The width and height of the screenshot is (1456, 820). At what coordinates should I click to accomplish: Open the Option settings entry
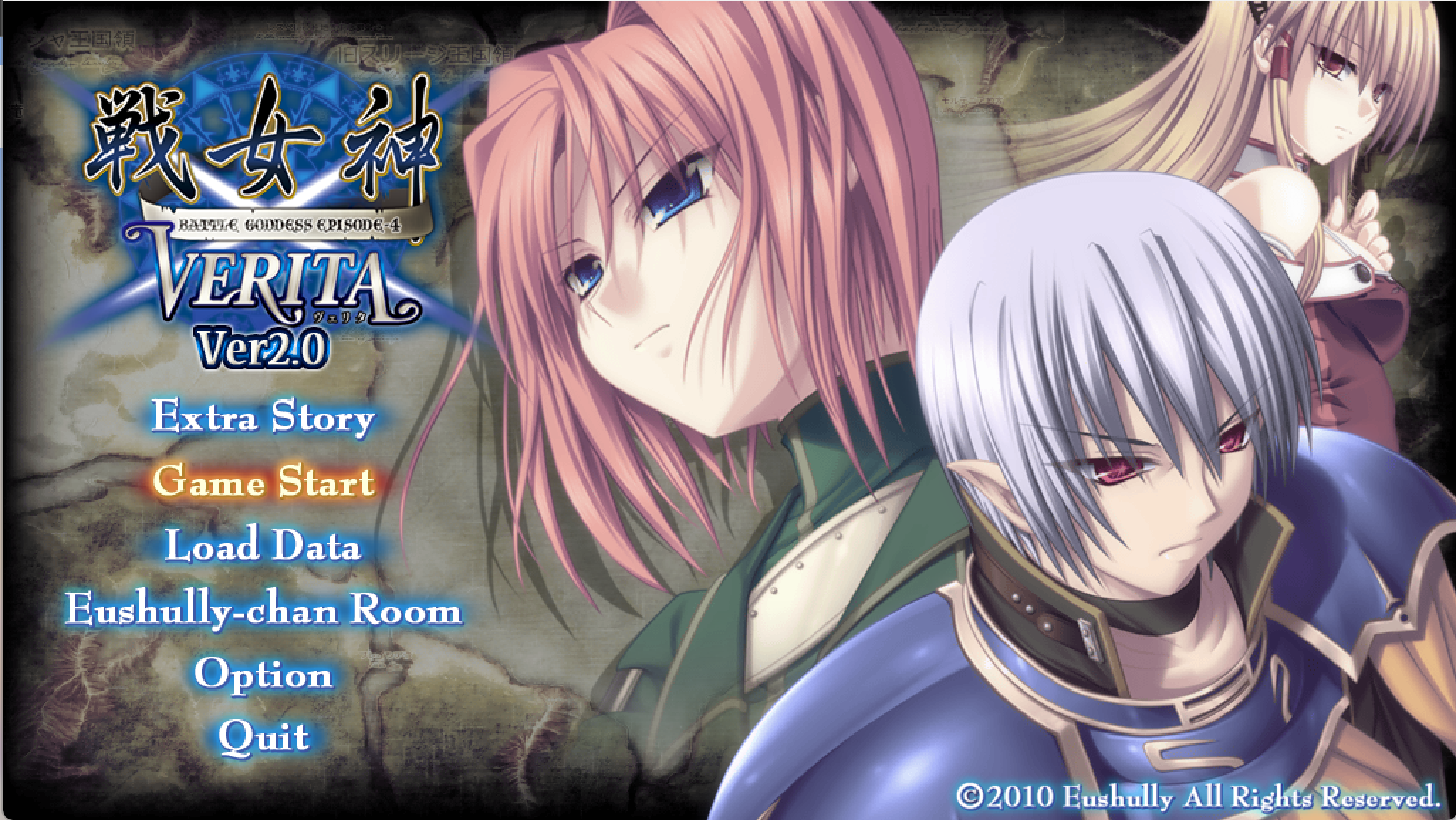pos(263,675)
